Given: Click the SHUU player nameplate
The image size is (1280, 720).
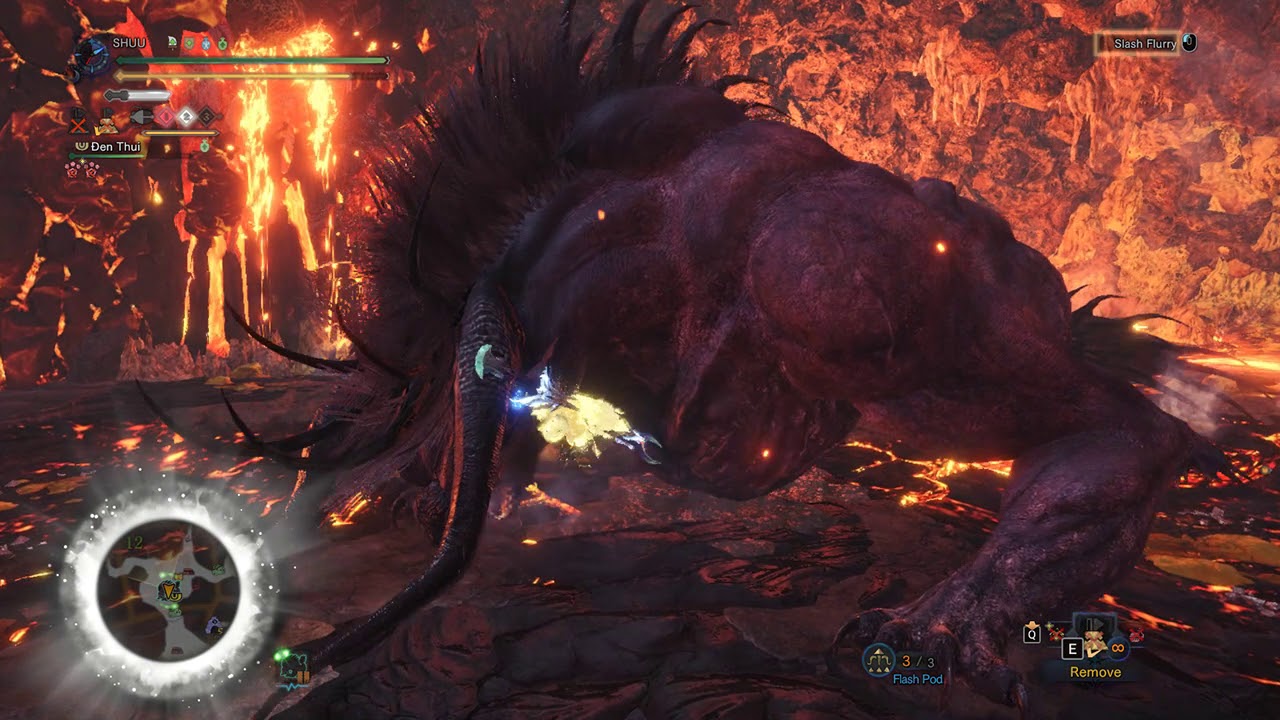Looking at the screenshot, I should point(129,42).
